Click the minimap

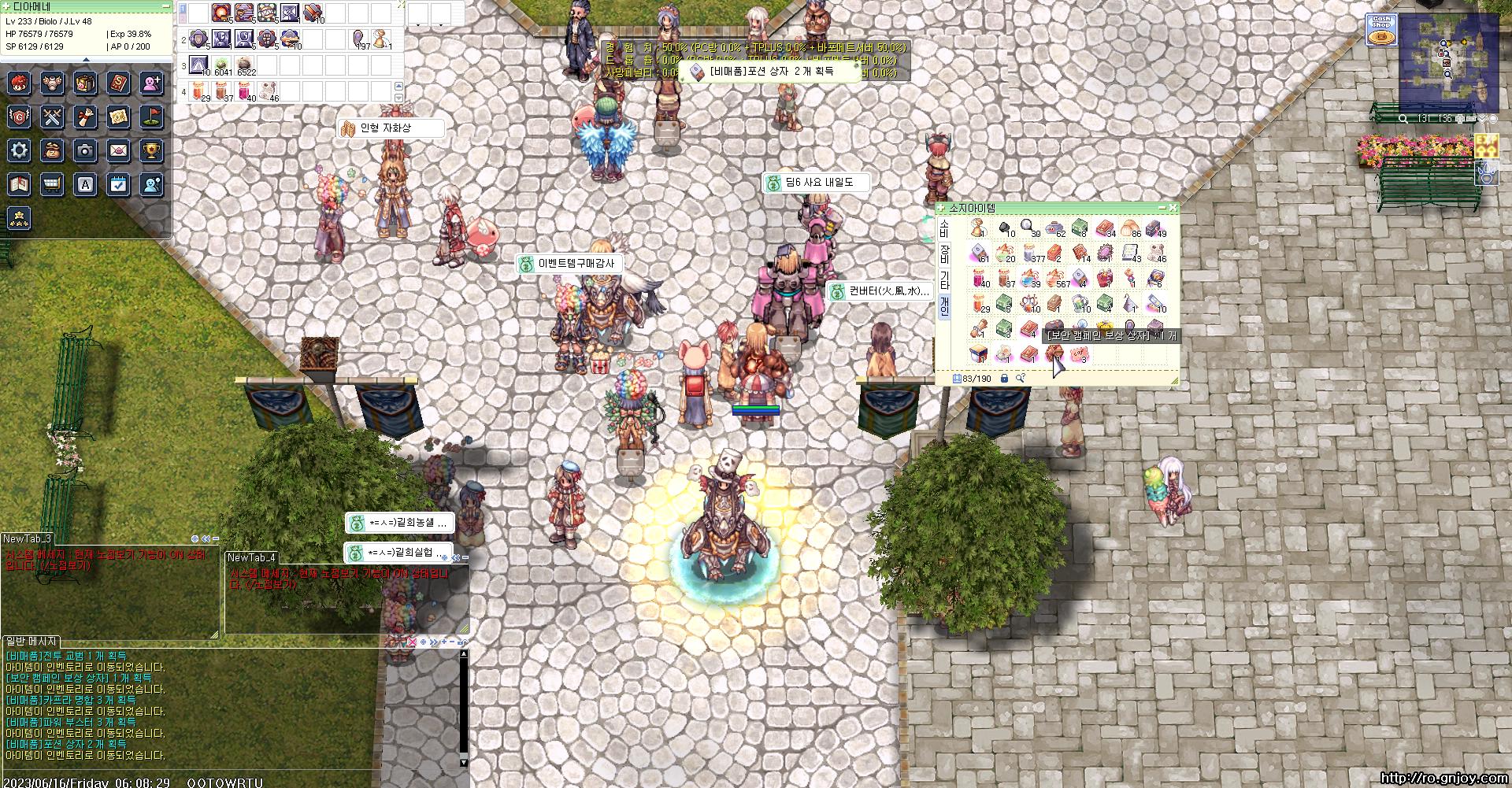(x=1447, y=61)
